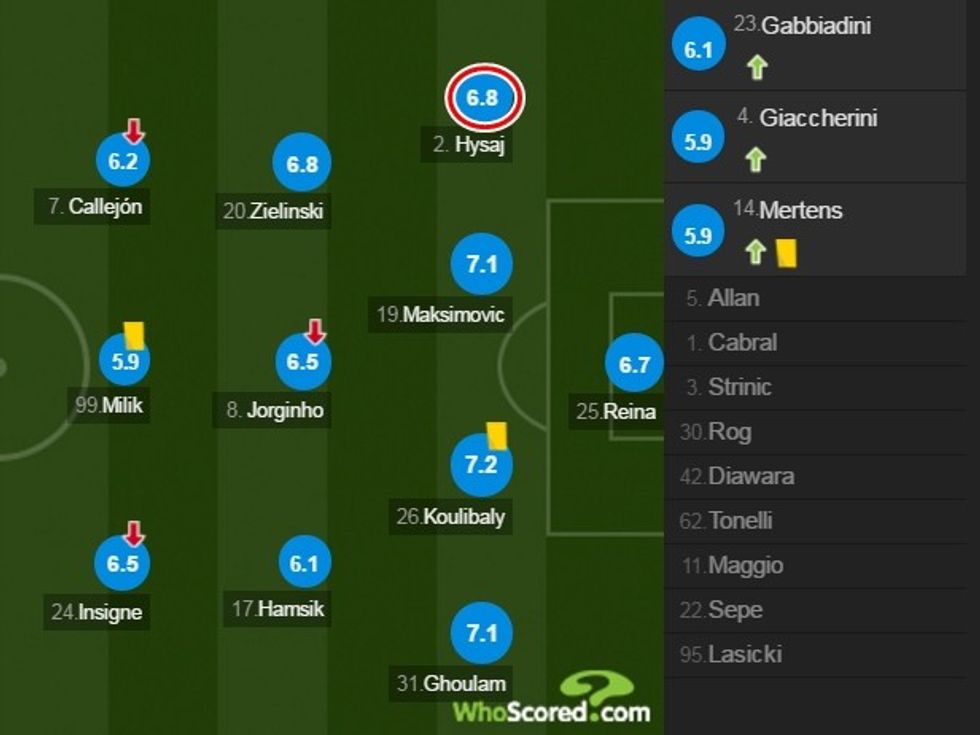Choose Milik's 5.9 rating badge

pos(125,362)
